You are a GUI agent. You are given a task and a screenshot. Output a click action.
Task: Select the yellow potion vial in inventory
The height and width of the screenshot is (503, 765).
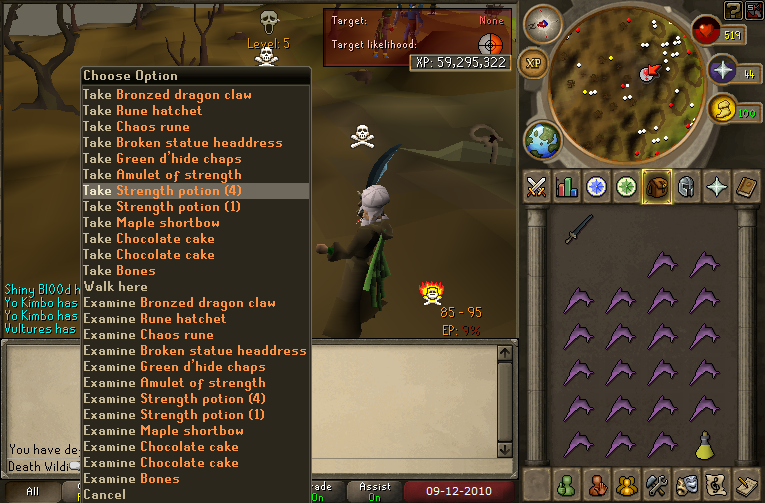pos(704,444)
